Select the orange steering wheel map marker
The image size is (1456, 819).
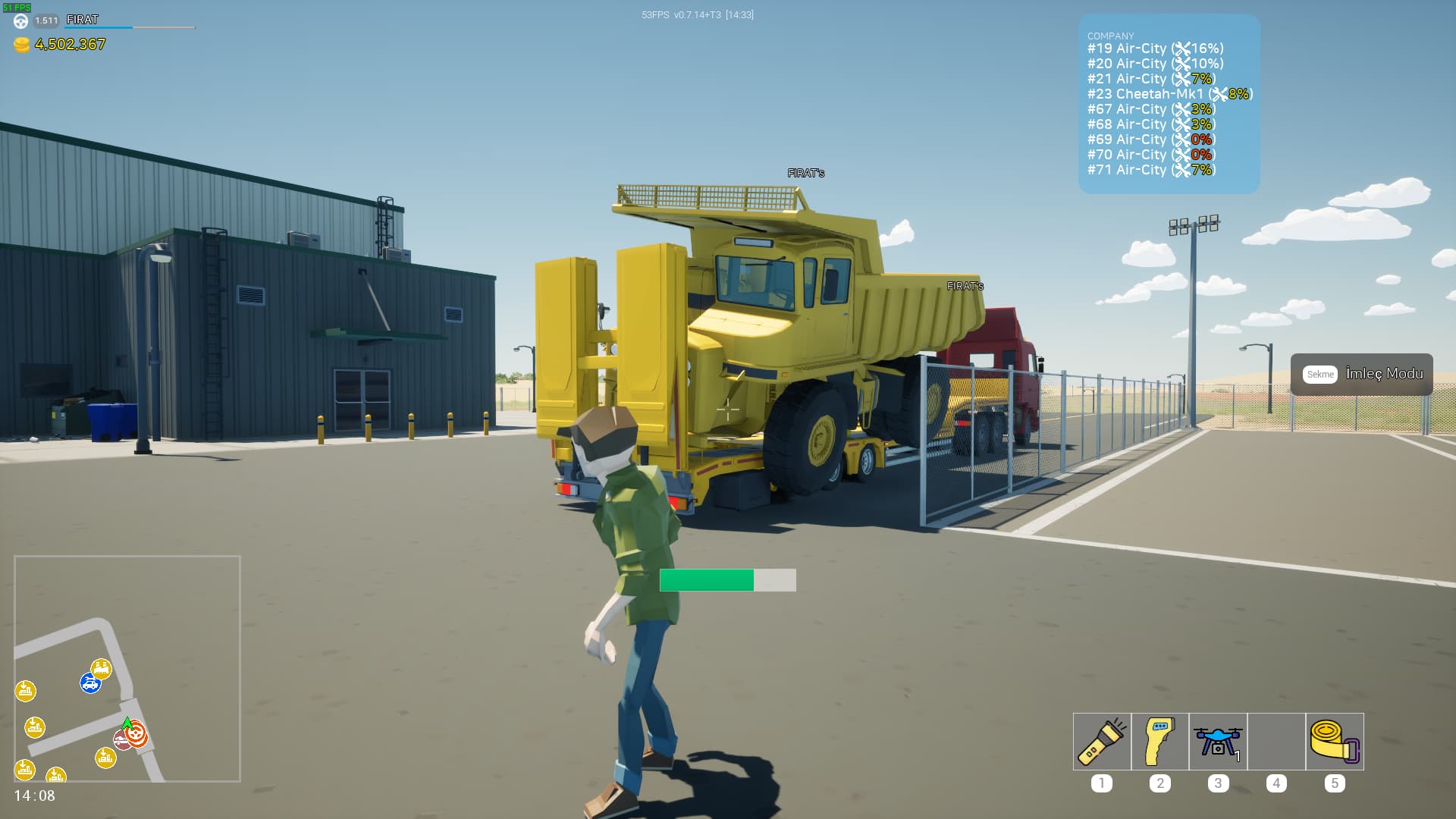136,734
